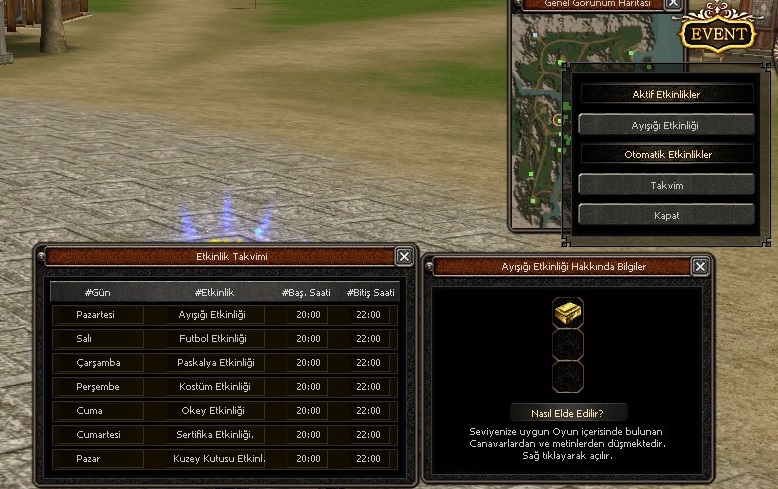
Task: Open the EVENT menu button
Action: click(x=717, y=33)
